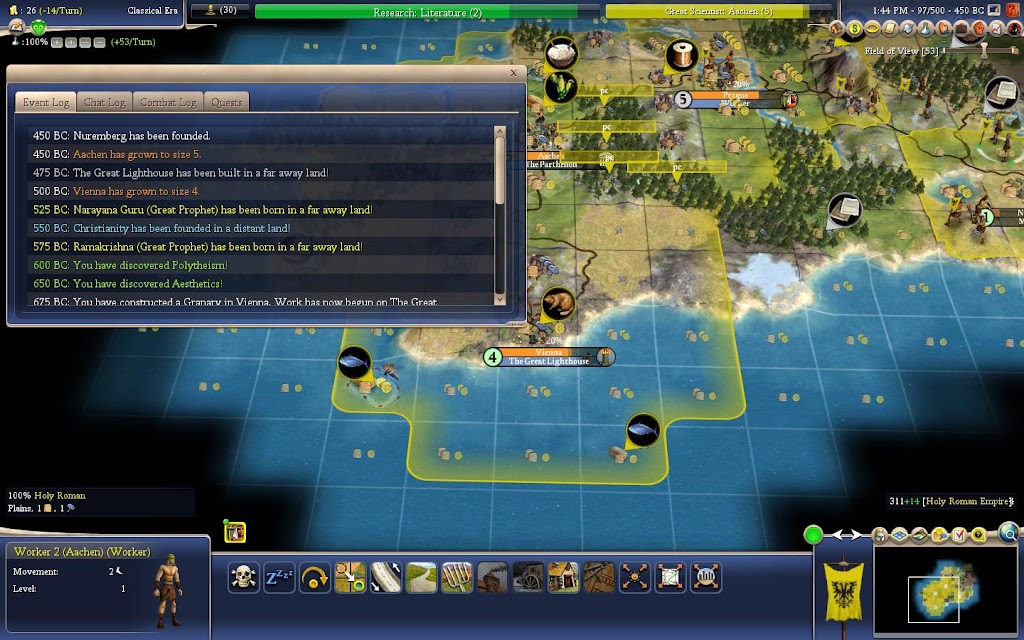1024x640 pixels.
Task: Switch to the Chat Log tab
Action: 104,102
